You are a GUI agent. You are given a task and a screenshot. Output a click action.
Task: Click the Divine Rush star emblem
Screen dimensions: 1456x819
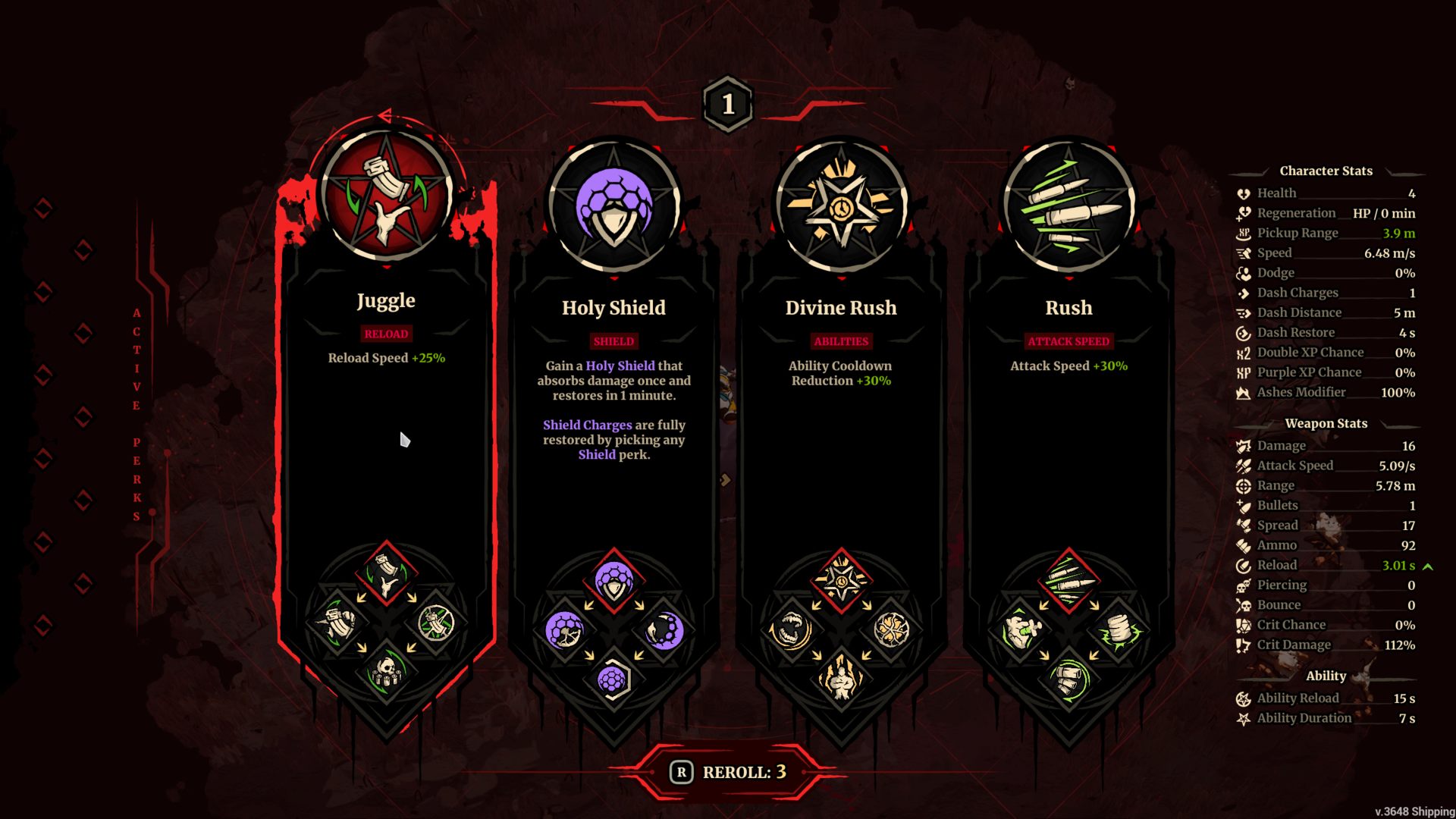pos(841,205)
